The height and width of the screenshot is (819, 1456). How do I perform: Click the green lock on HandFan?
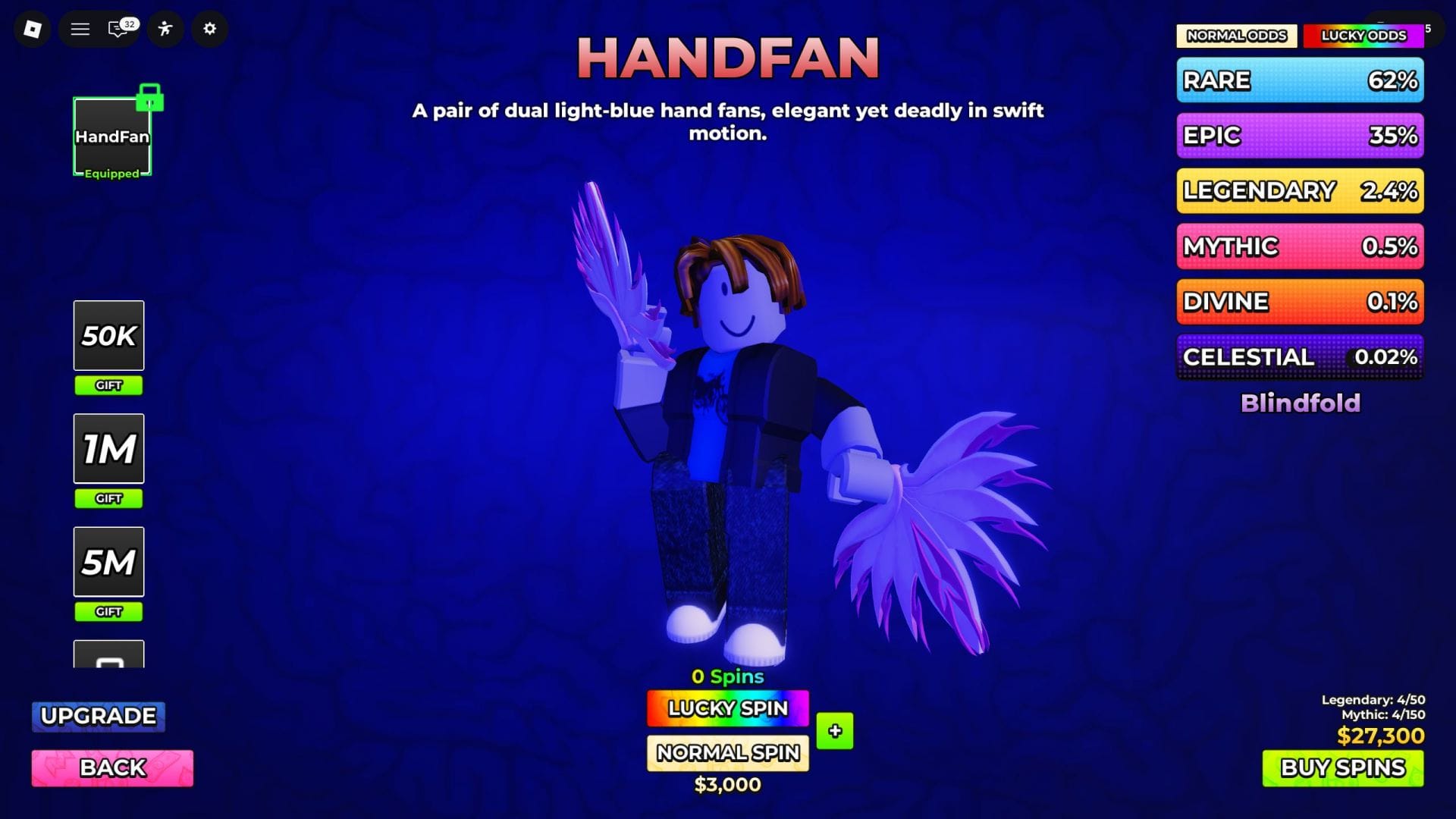[x=150, y=99]
